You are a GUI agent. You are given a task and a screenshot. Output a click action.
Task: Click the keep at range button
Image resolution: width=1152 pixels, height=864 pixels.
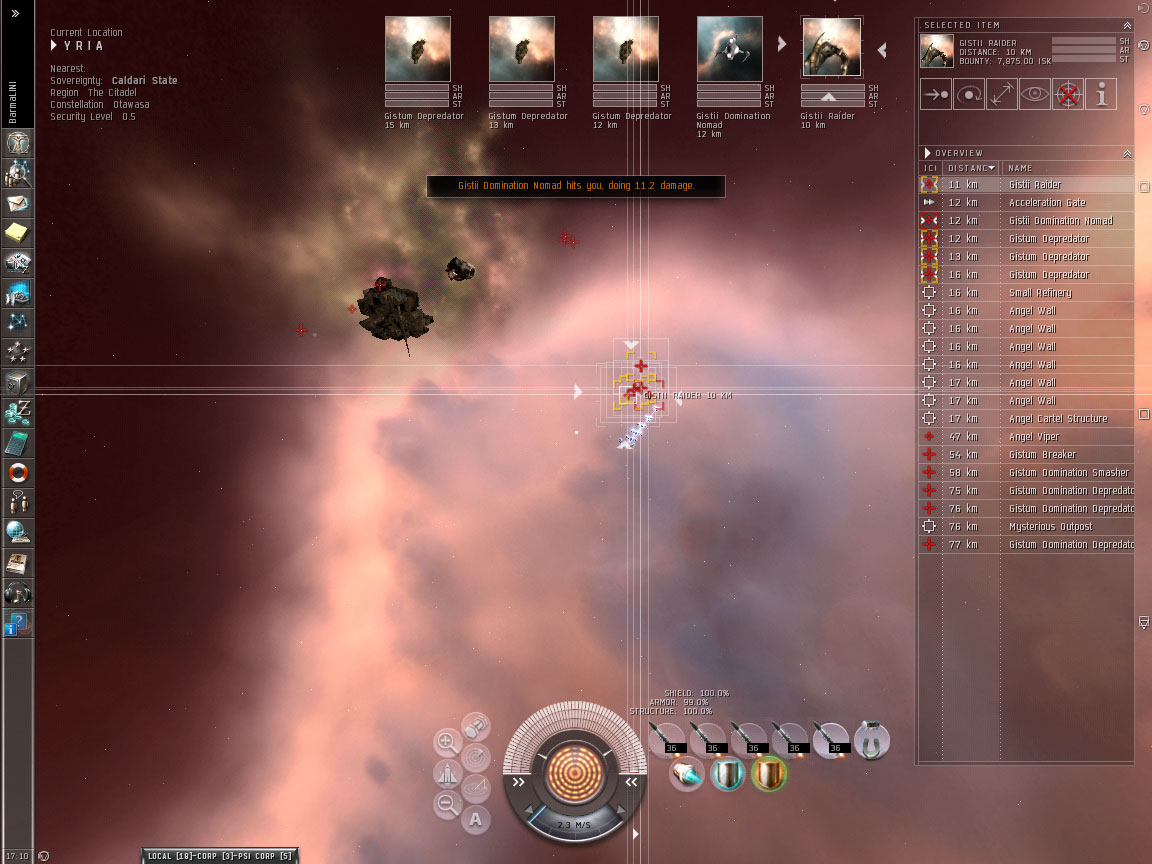[x=1002, y=94]
